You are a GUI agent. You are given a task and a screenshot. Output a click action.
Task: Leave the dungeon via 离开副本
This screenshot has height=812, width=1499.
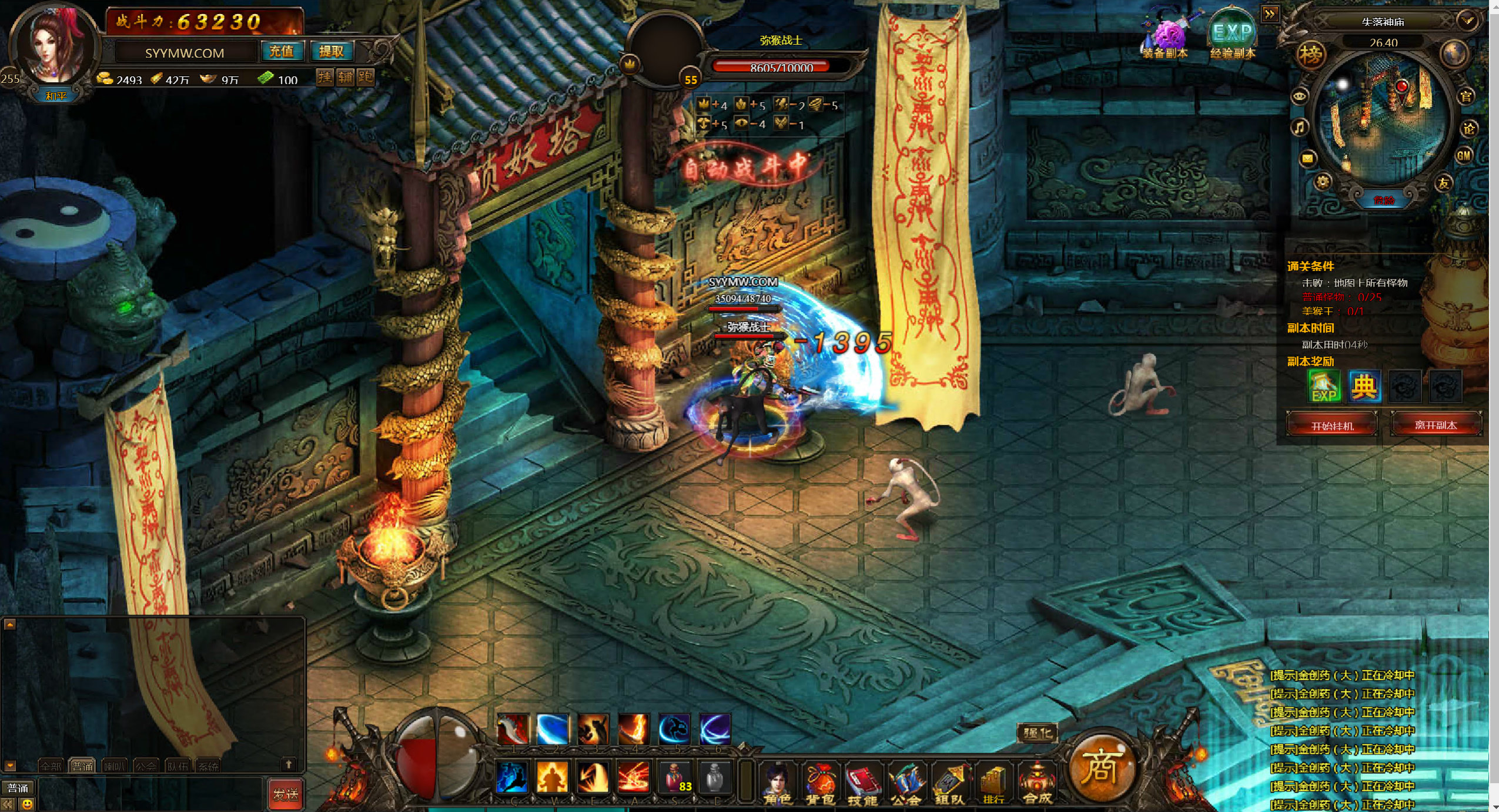(x=1435, y=425)
